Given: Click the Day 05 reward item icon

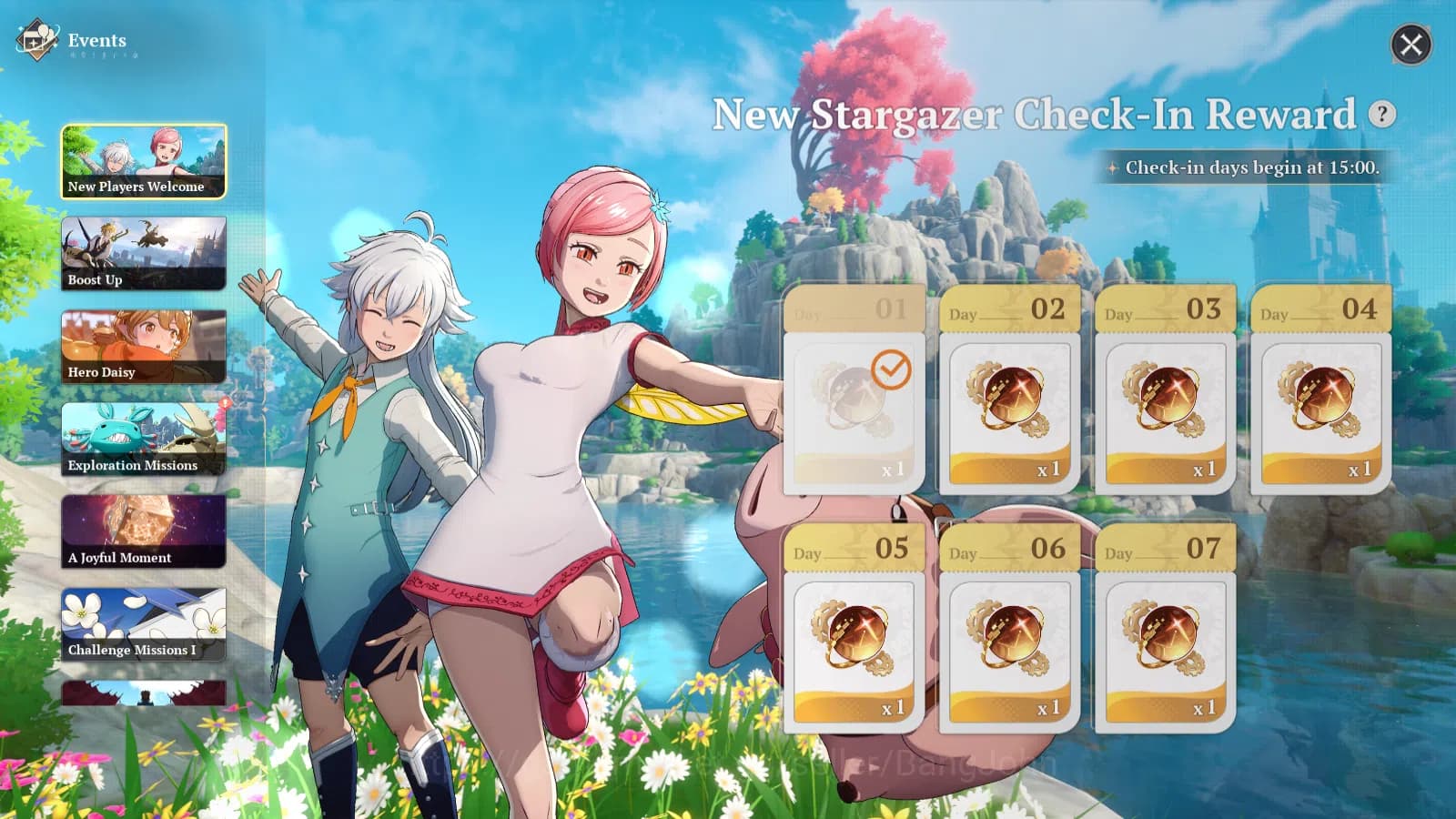Looking at the screenshot, I should (x=855, y=637).
